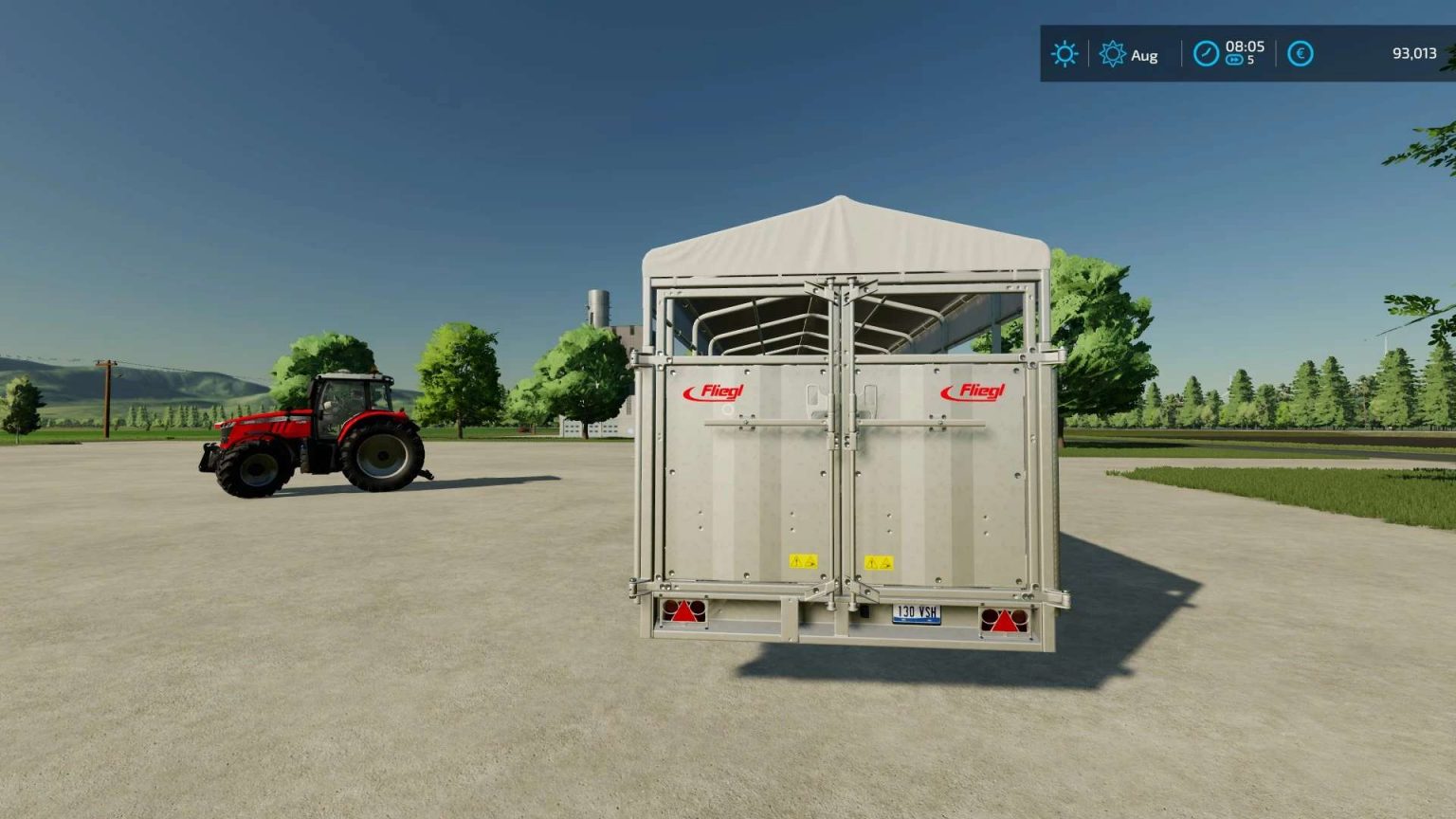Screen dimensions: 1456x819
Task: Select the Fliegl logo on the right door
Action: (x=974, y=391)
